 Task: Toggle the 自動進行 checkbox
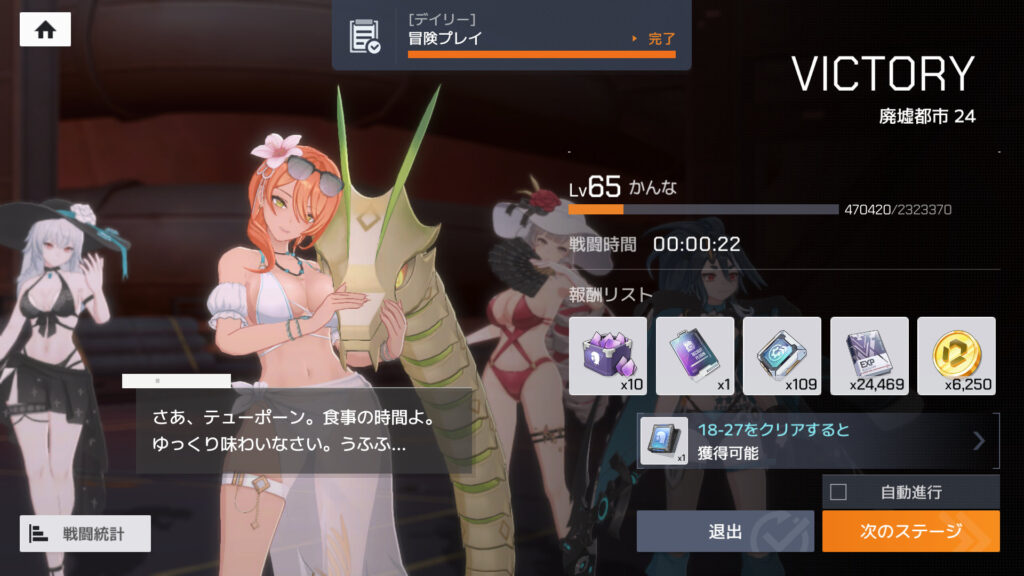coord(838,491)
